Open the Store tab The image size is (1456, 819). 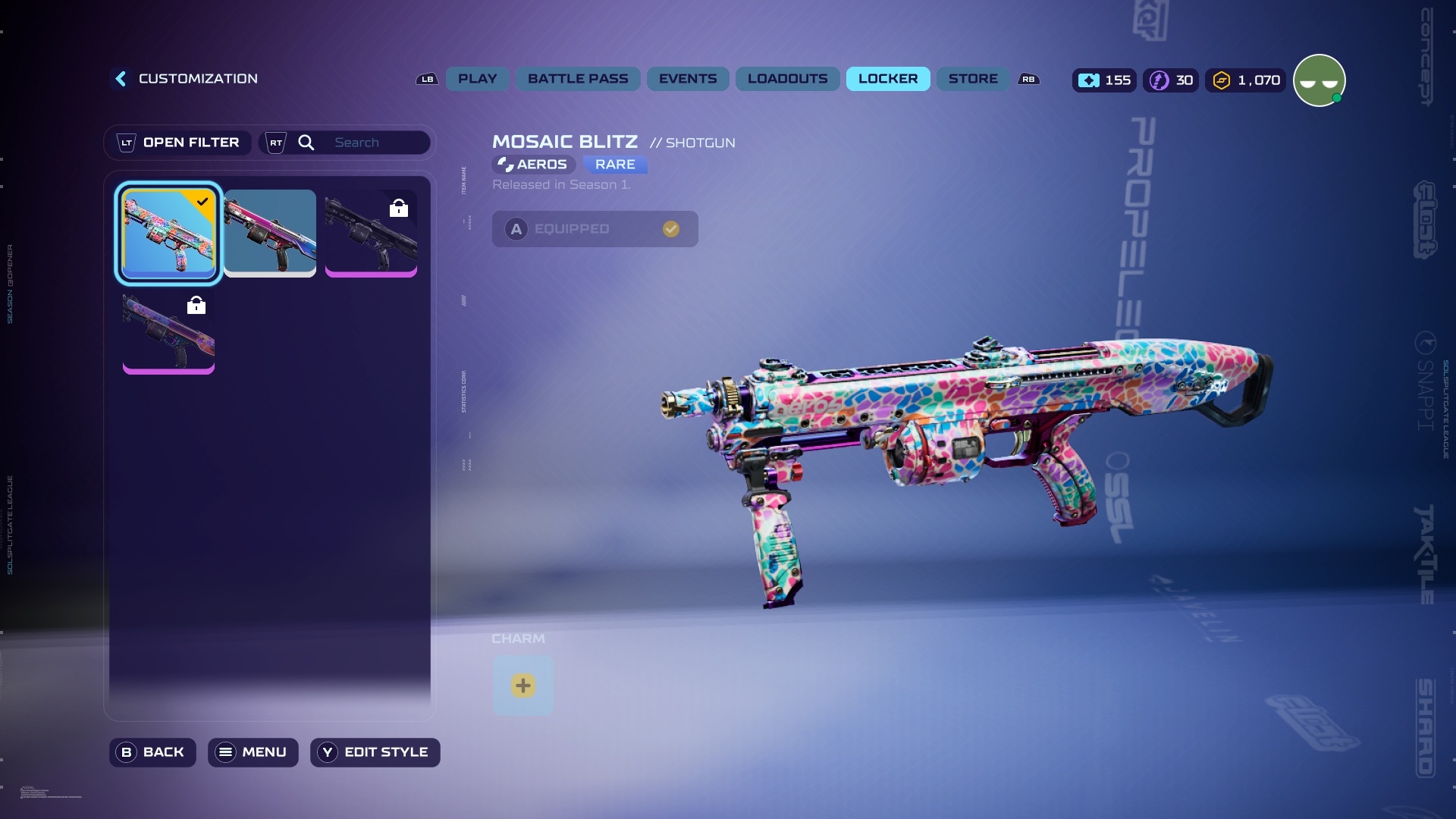tap(973, 79)
